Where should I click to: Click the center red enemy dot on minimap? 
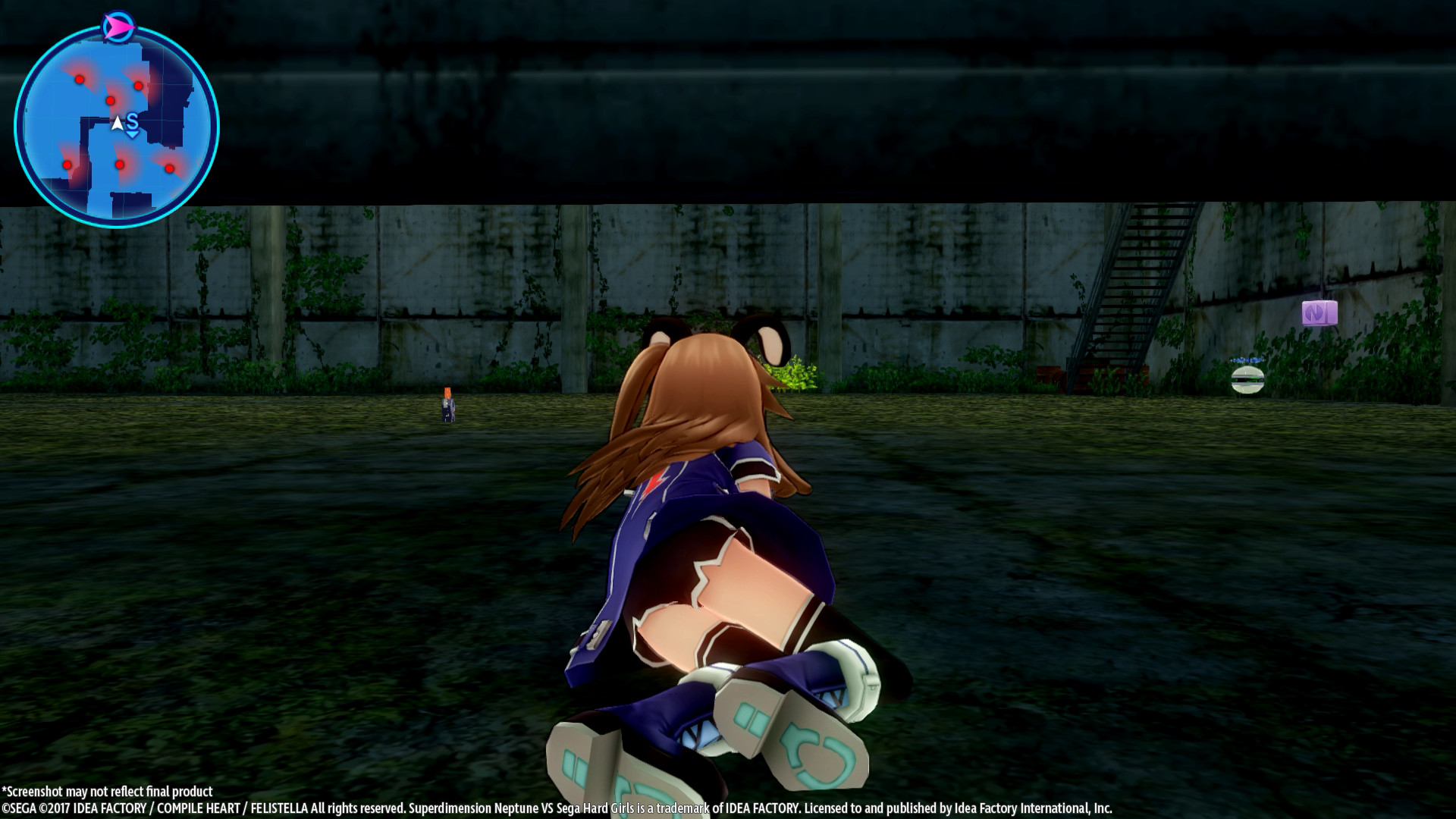click(111, 101)
